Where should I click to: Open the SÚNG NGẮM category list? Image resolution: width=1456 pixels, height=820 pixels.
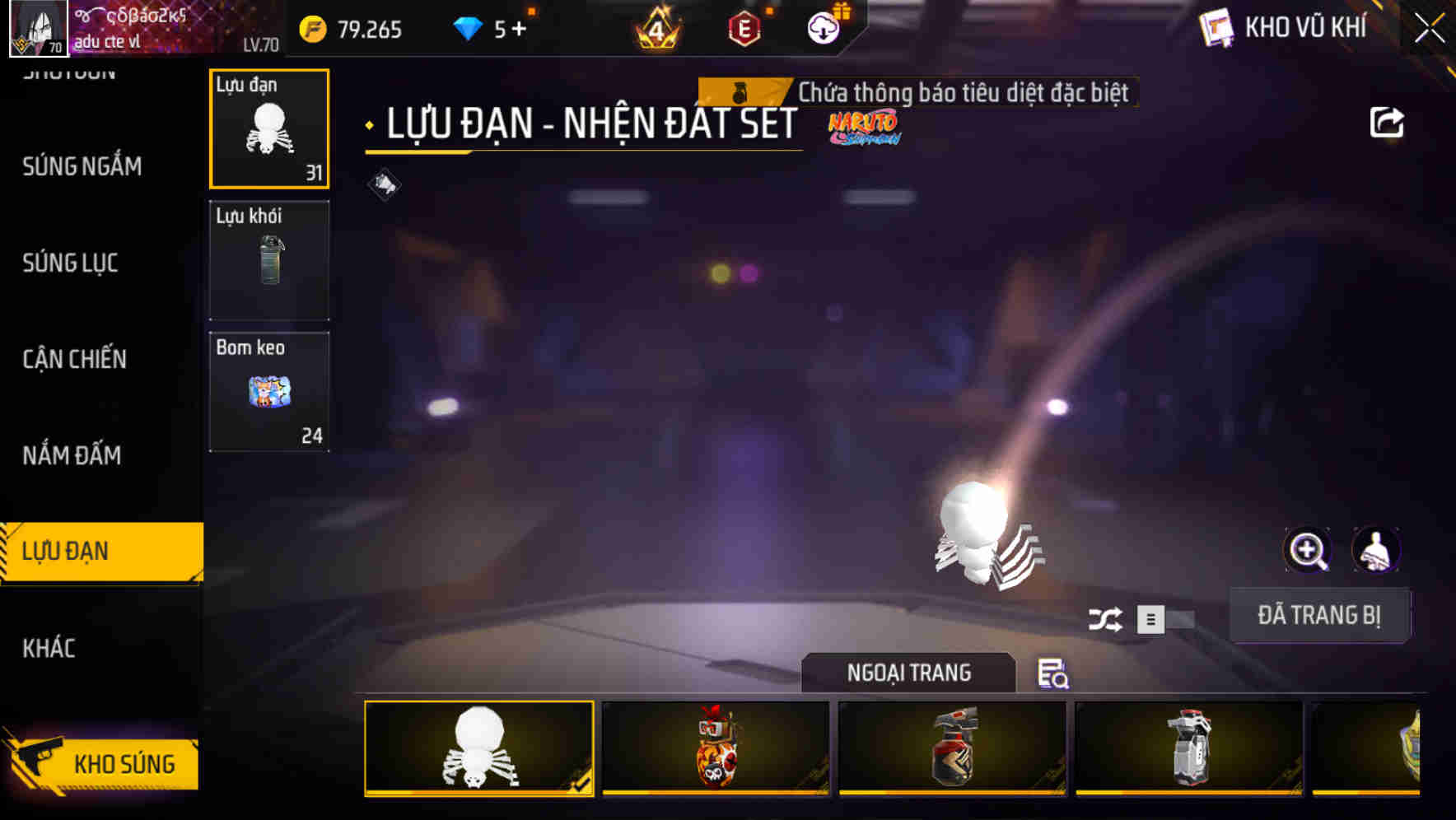pyautogui.click(x=82, y=166)
